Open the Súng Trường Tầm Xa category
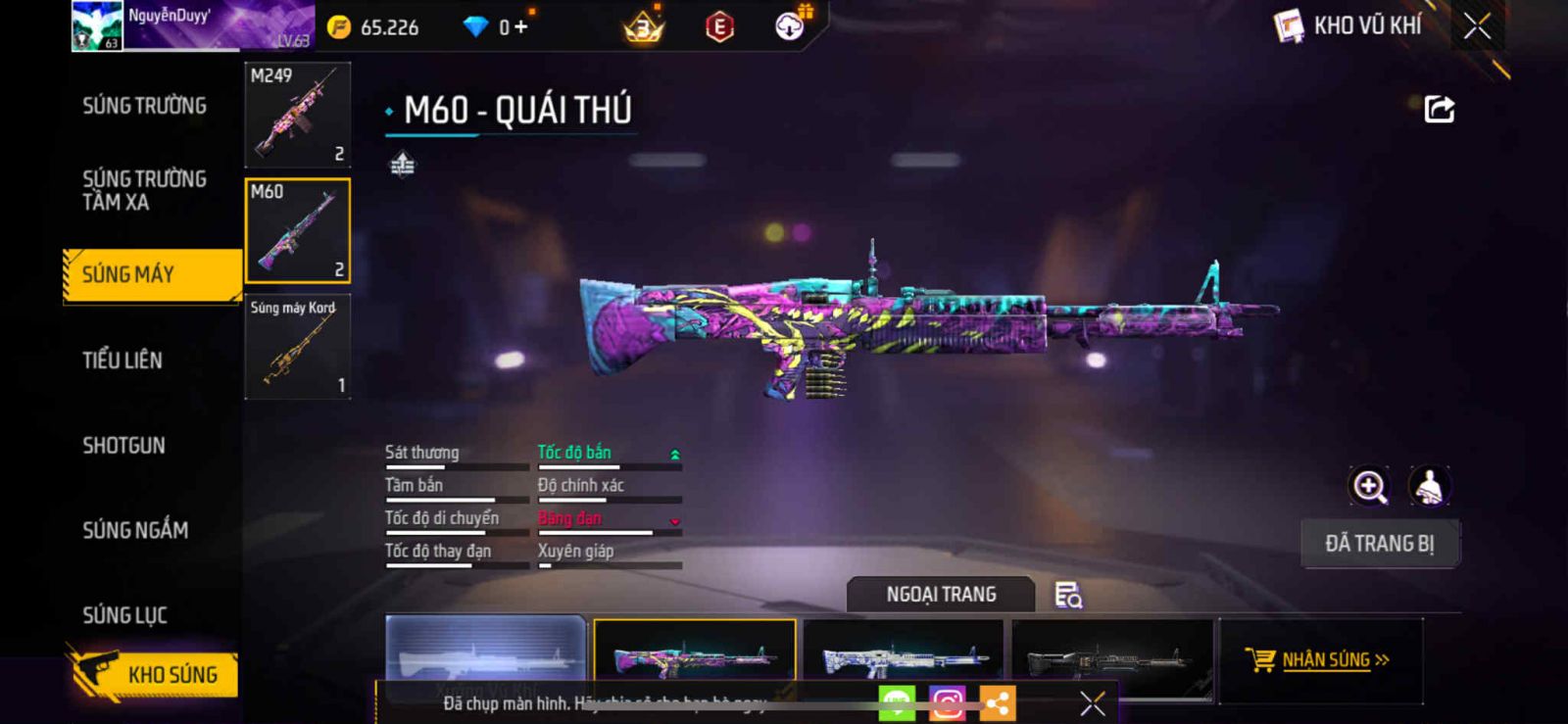This screenshot has height=724, width=1568. (144, 190)
